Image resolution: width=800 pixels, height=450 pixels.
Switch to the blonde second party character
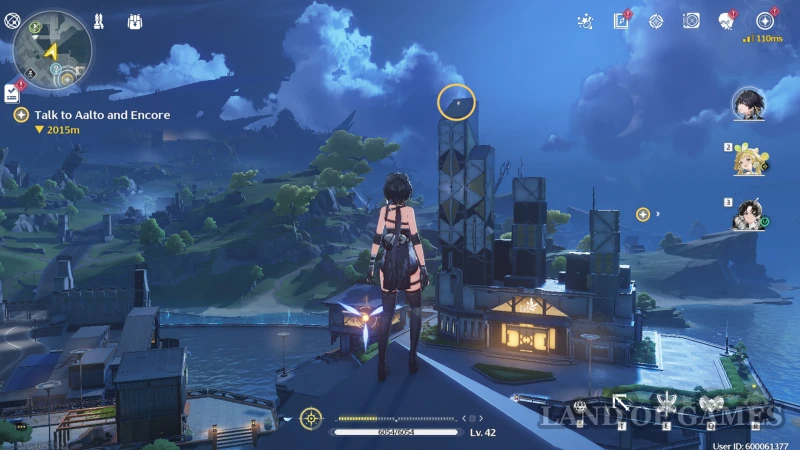click(x=747, y=159)
